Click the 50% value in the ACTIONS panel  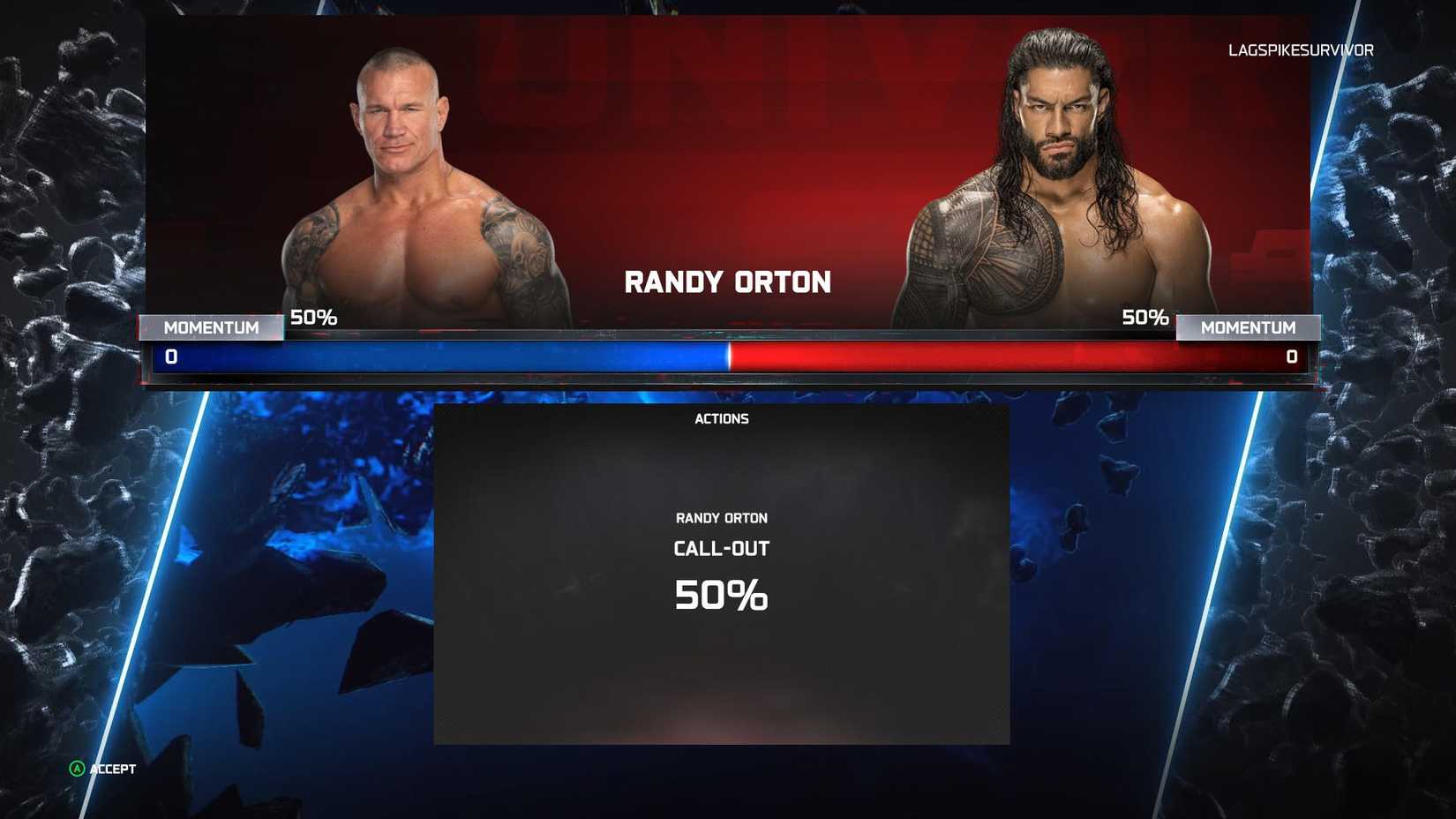pyautogui.click(x=721, y=595)
